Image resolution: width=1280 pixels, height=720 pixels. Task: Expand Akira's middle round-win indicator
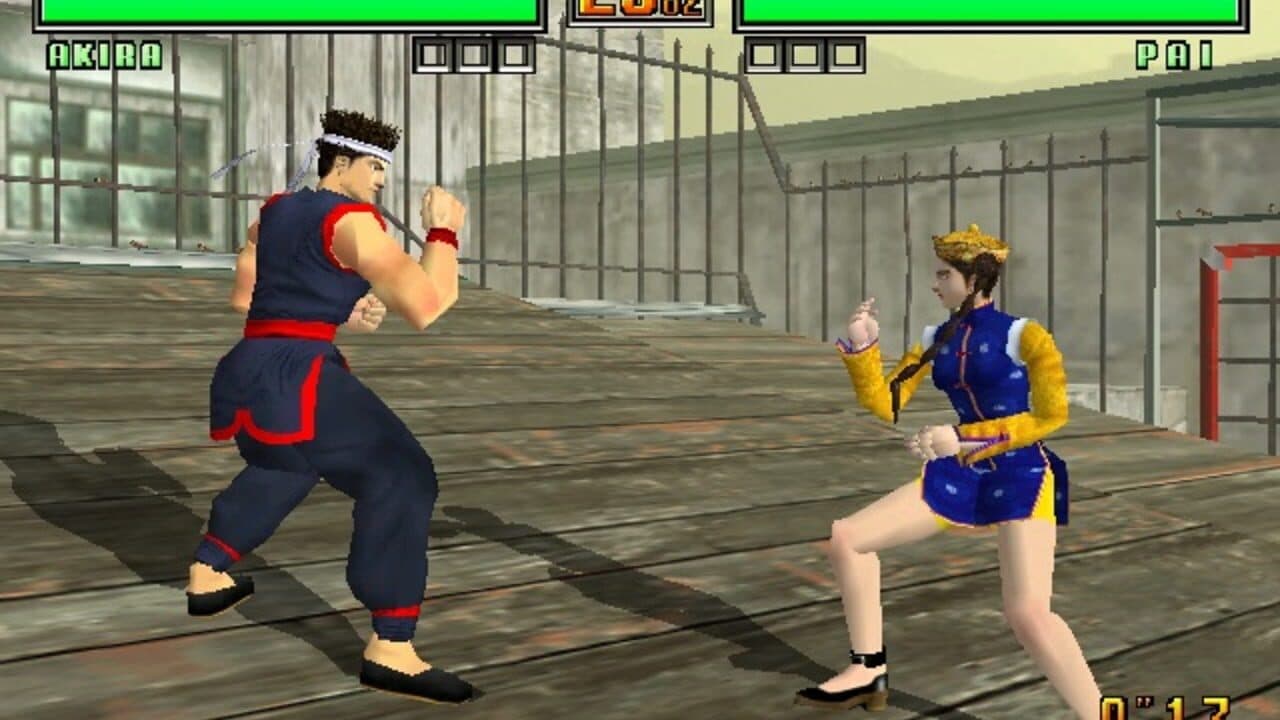pyautogui.click(x=474, y=55)
